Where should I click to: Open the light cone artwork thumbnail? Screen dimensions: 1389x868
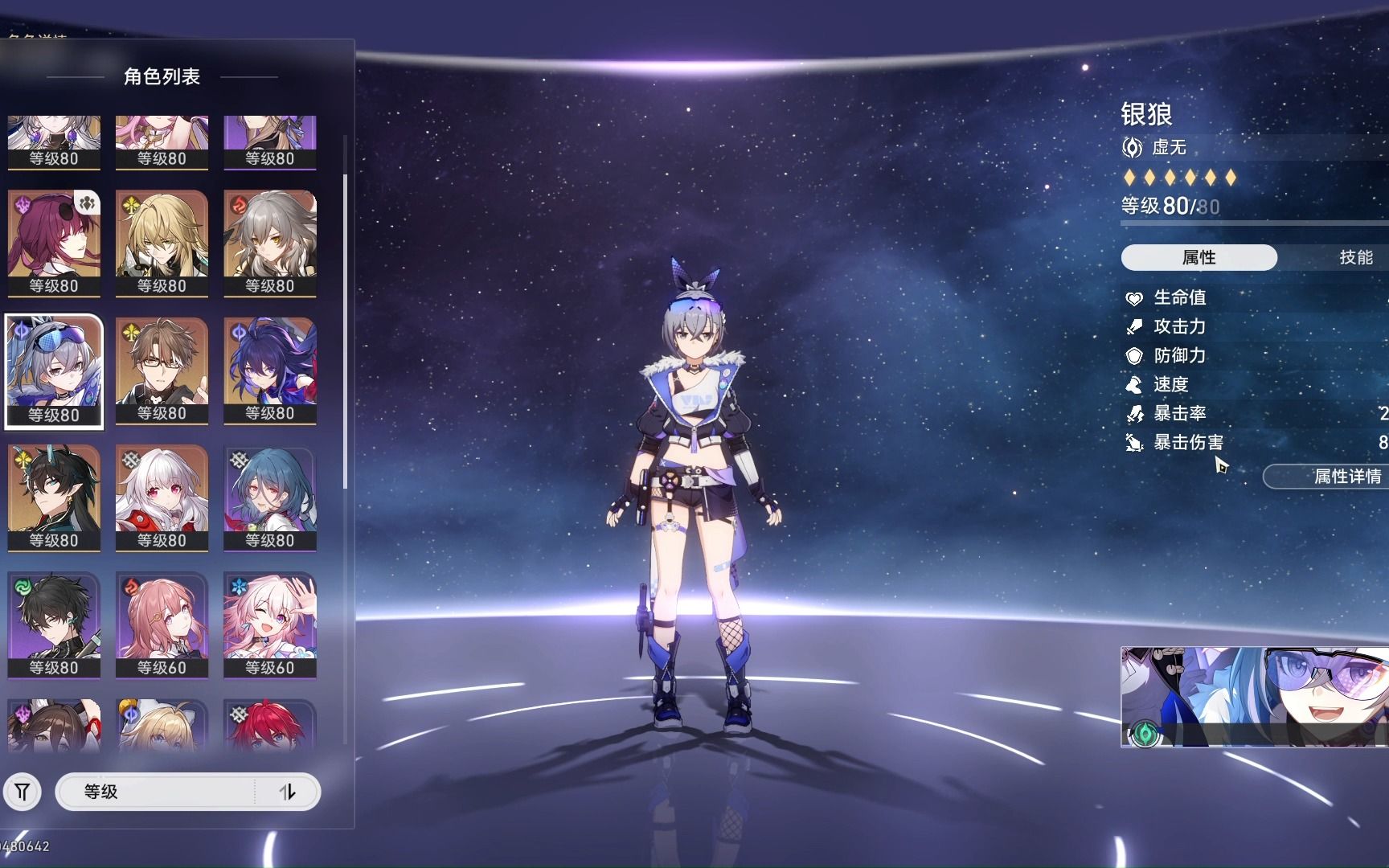pos(1254,697)
